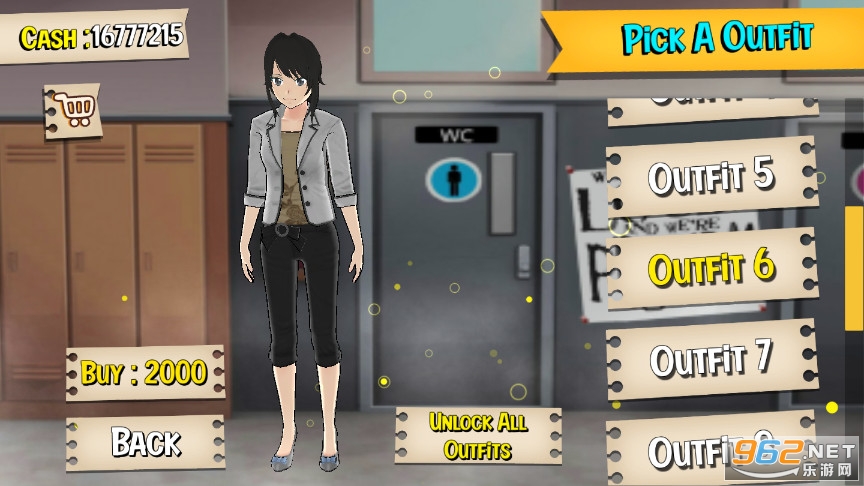Image resolution: width=864 pixels, height=486 pixels.
Task: Pick Outfit 7 from the list
Action: click(x=711, y=358)
